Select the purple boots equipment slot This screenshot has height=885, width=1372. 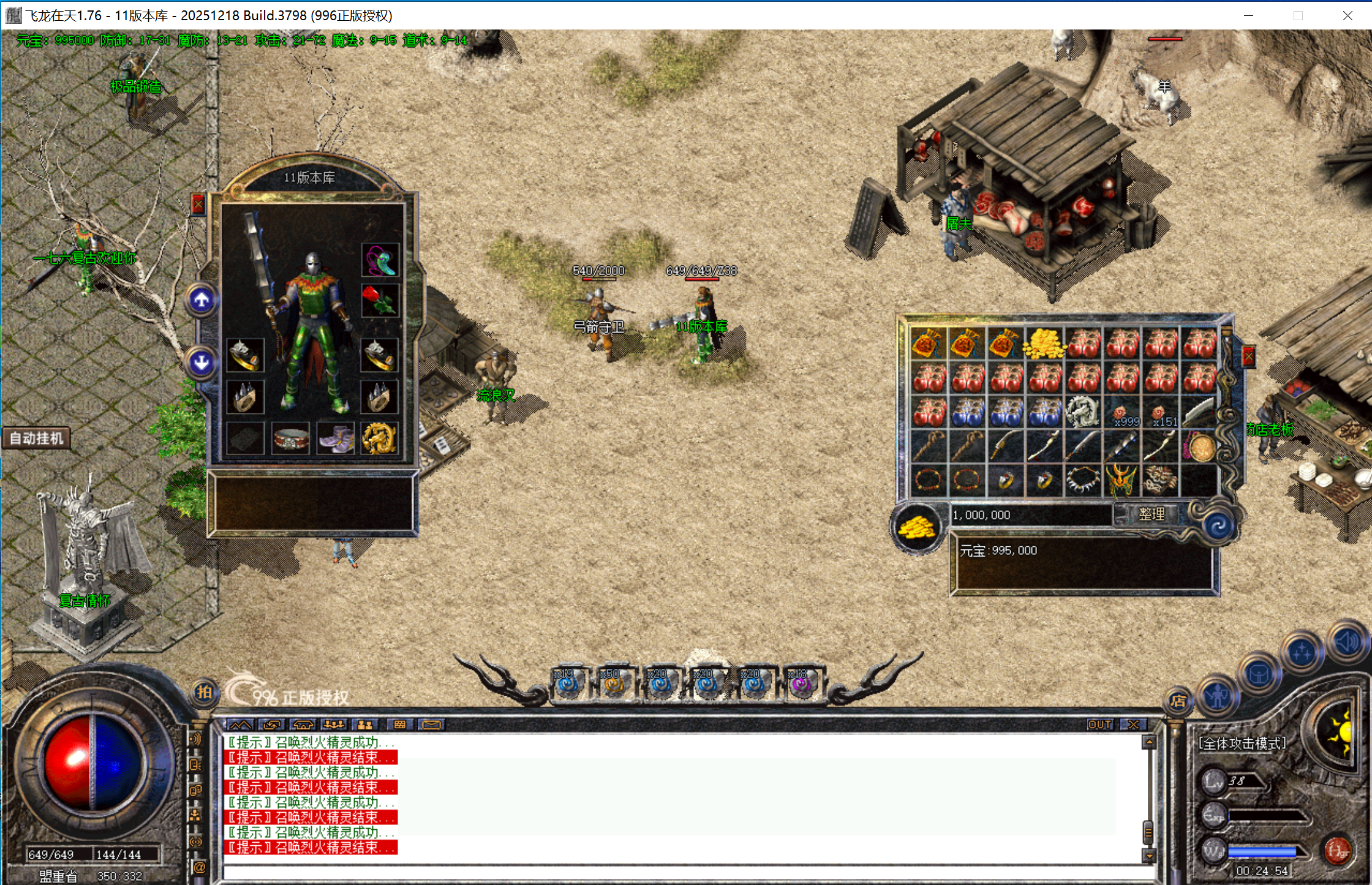(335, 439)
